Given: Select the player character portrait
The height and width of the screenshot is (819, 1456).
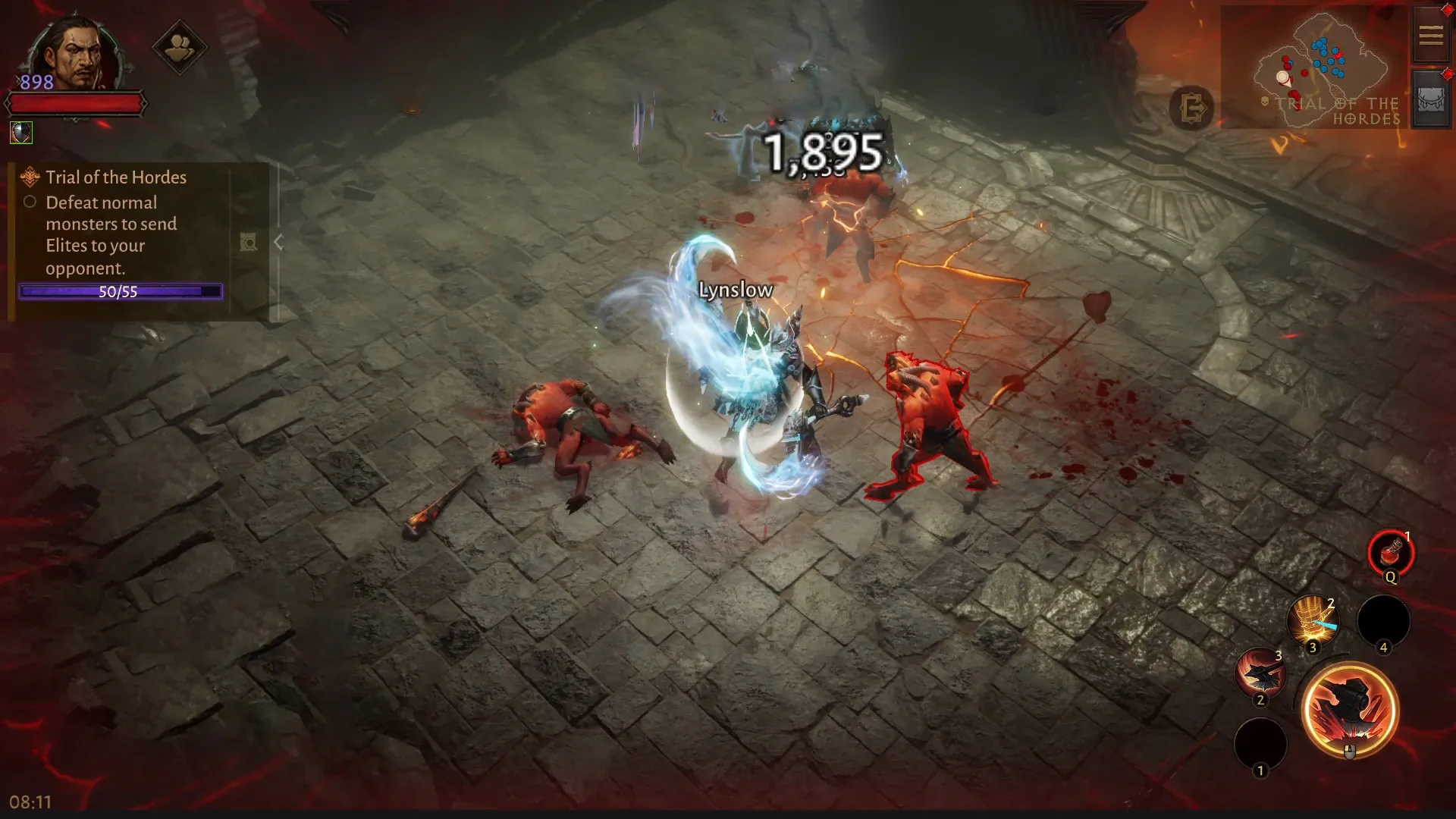Looking at the screenshot, I should point(76,55).
